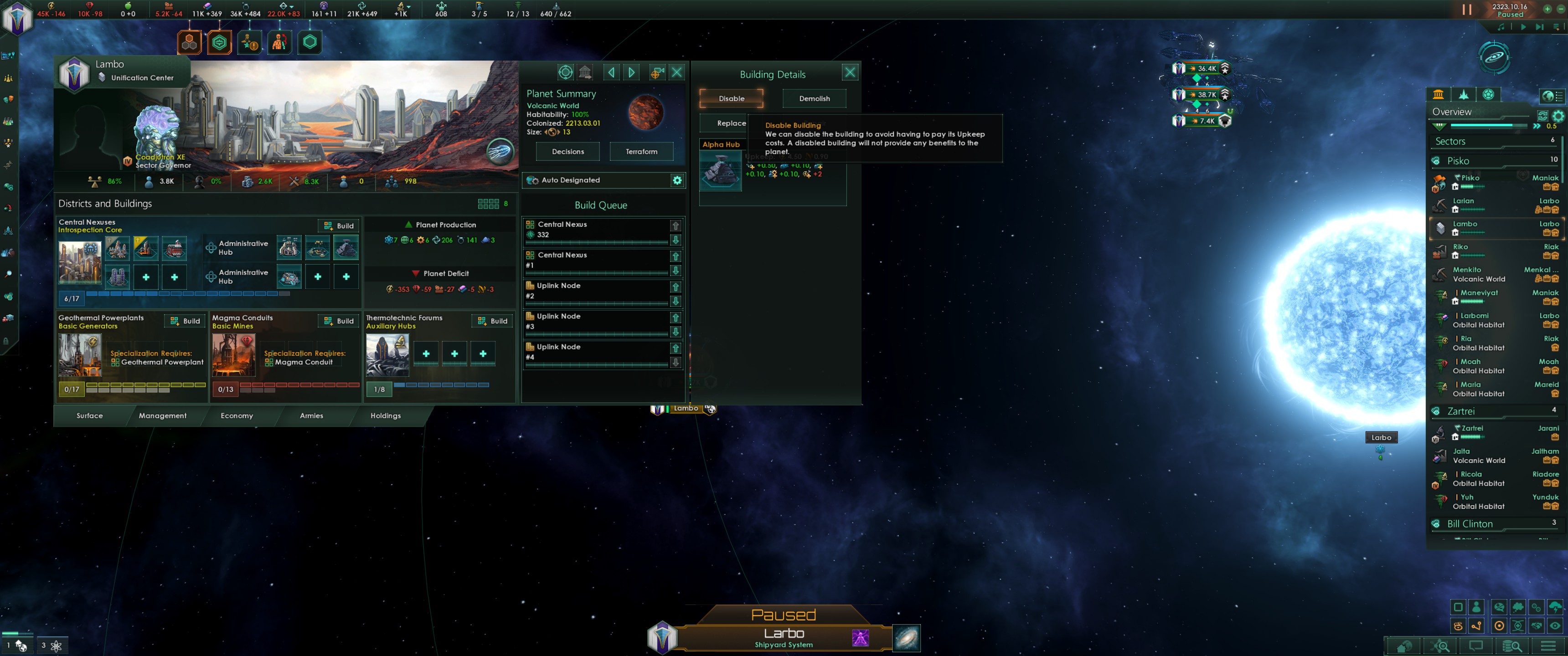
Task: Click the leader notification icon on top toolbar
Action: click(250, 41)
